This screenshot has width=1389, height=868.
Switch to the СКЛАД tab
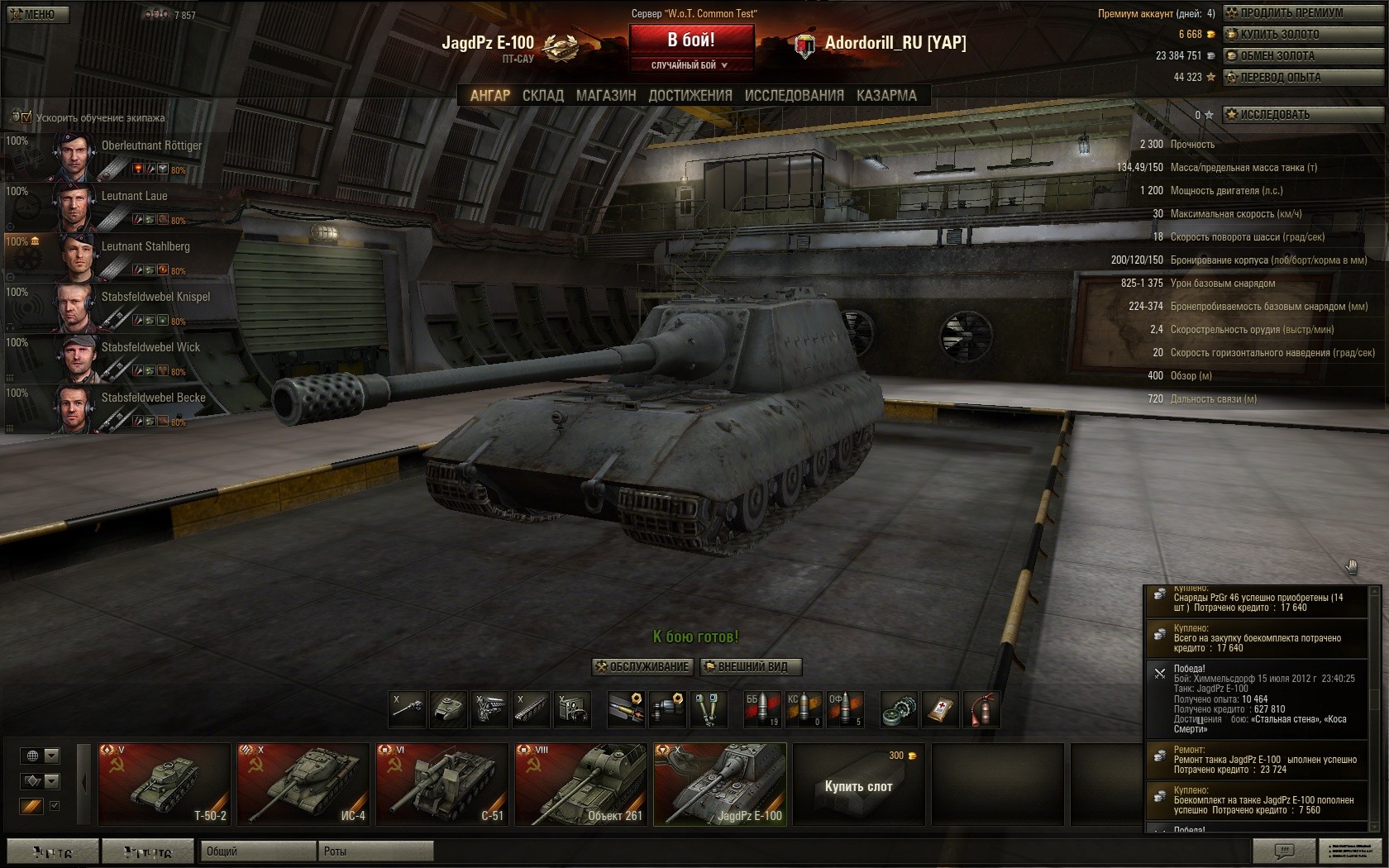[x=542, y=96]
